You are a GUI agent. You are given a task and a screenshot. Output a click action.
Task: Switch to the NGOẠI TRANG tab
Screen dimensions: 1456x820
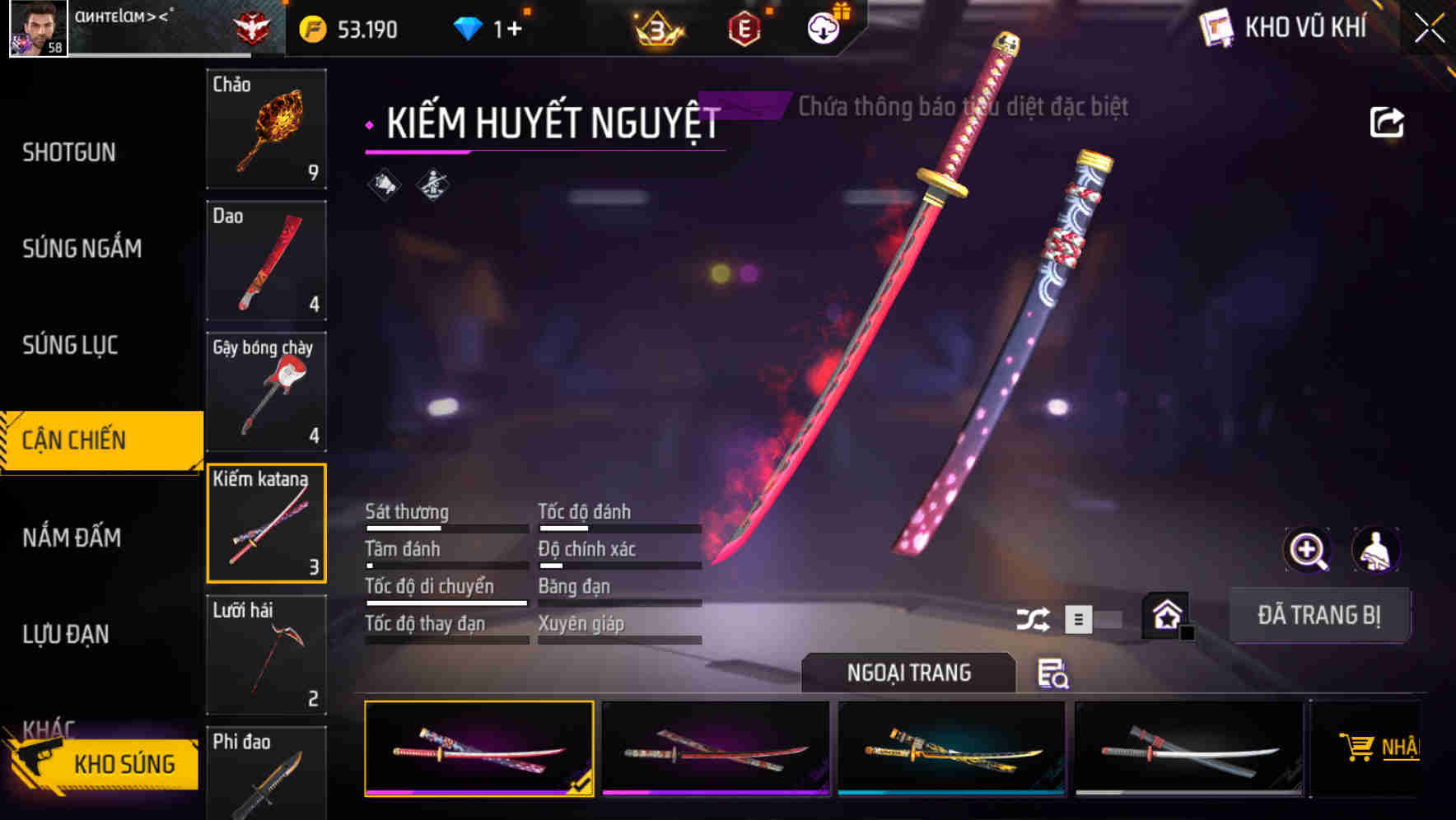click(908, 673)
